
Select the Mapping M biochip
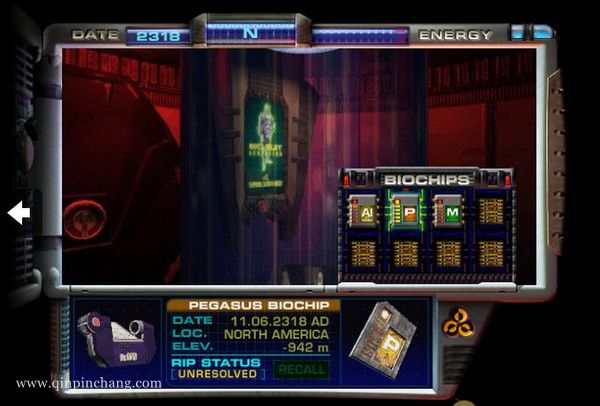point(448,213)
